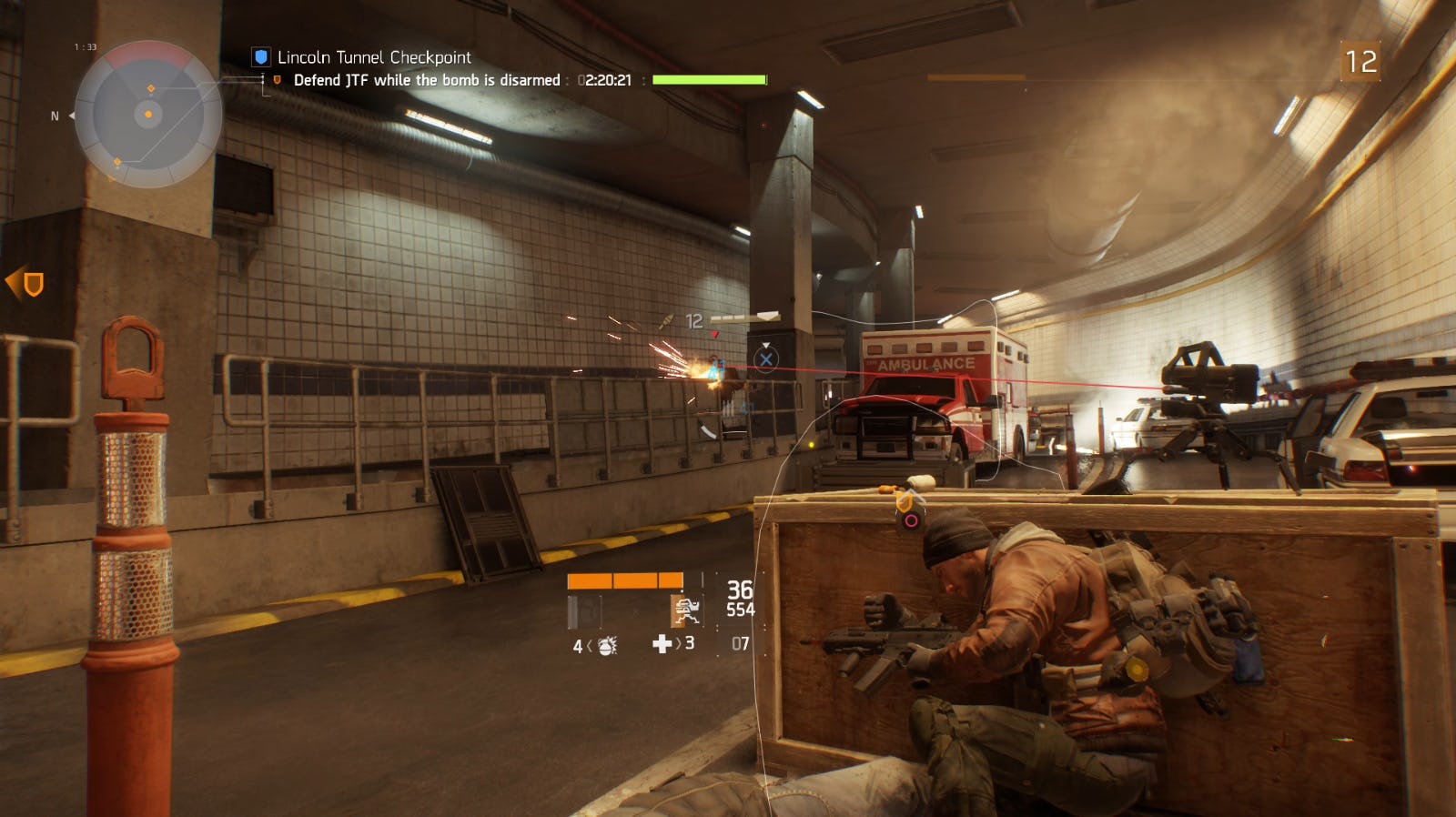Click the blue shield icon beside Lincoln Tunnel Checkpoint
Screen dimensions: 1456x817
(259, 55)
